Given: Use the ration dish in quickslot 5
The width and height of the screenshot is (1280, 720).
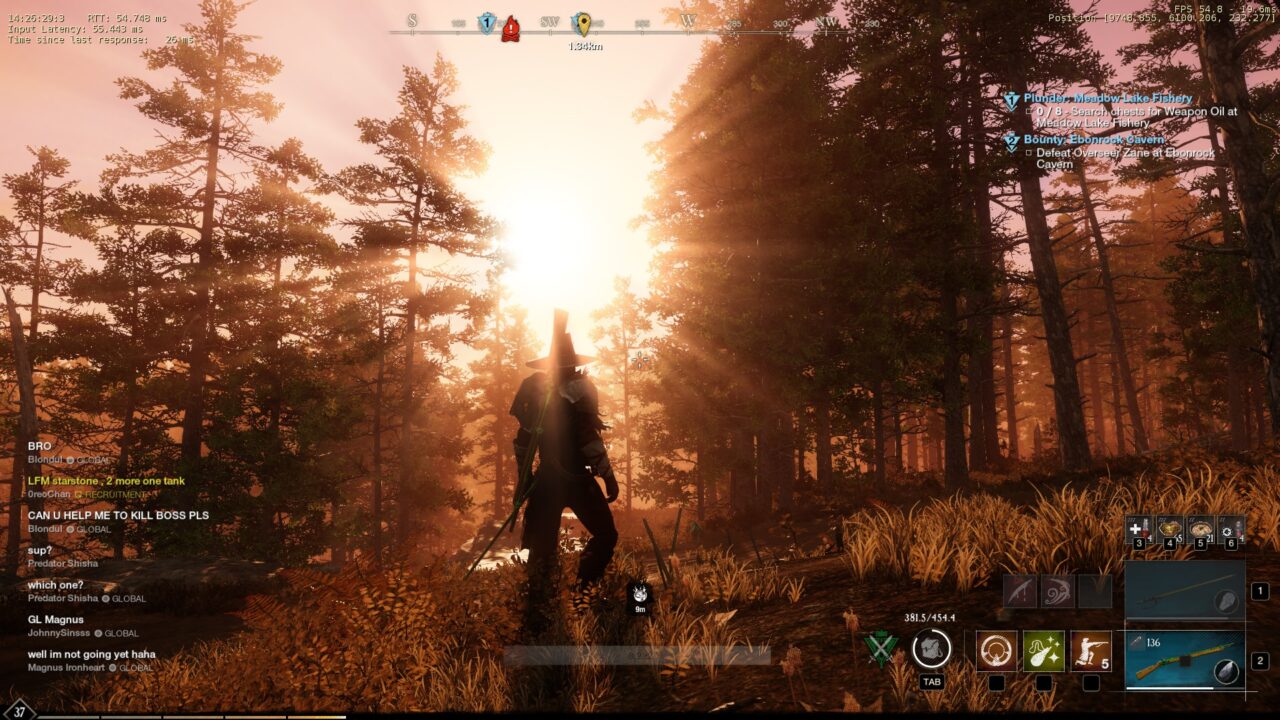Looking at the screenshot, I should pos(1200,529).
